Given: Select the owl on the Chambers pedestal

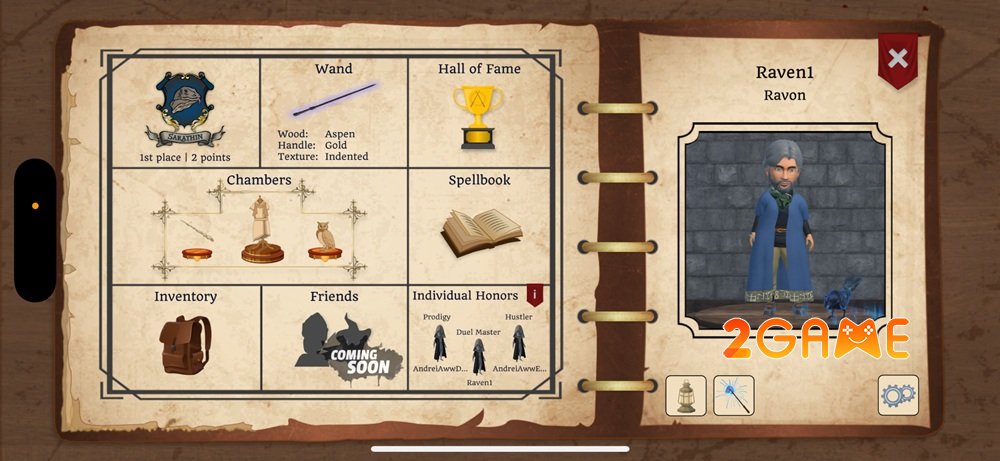Looking at the screenshot, I should (x=324, y=240).
